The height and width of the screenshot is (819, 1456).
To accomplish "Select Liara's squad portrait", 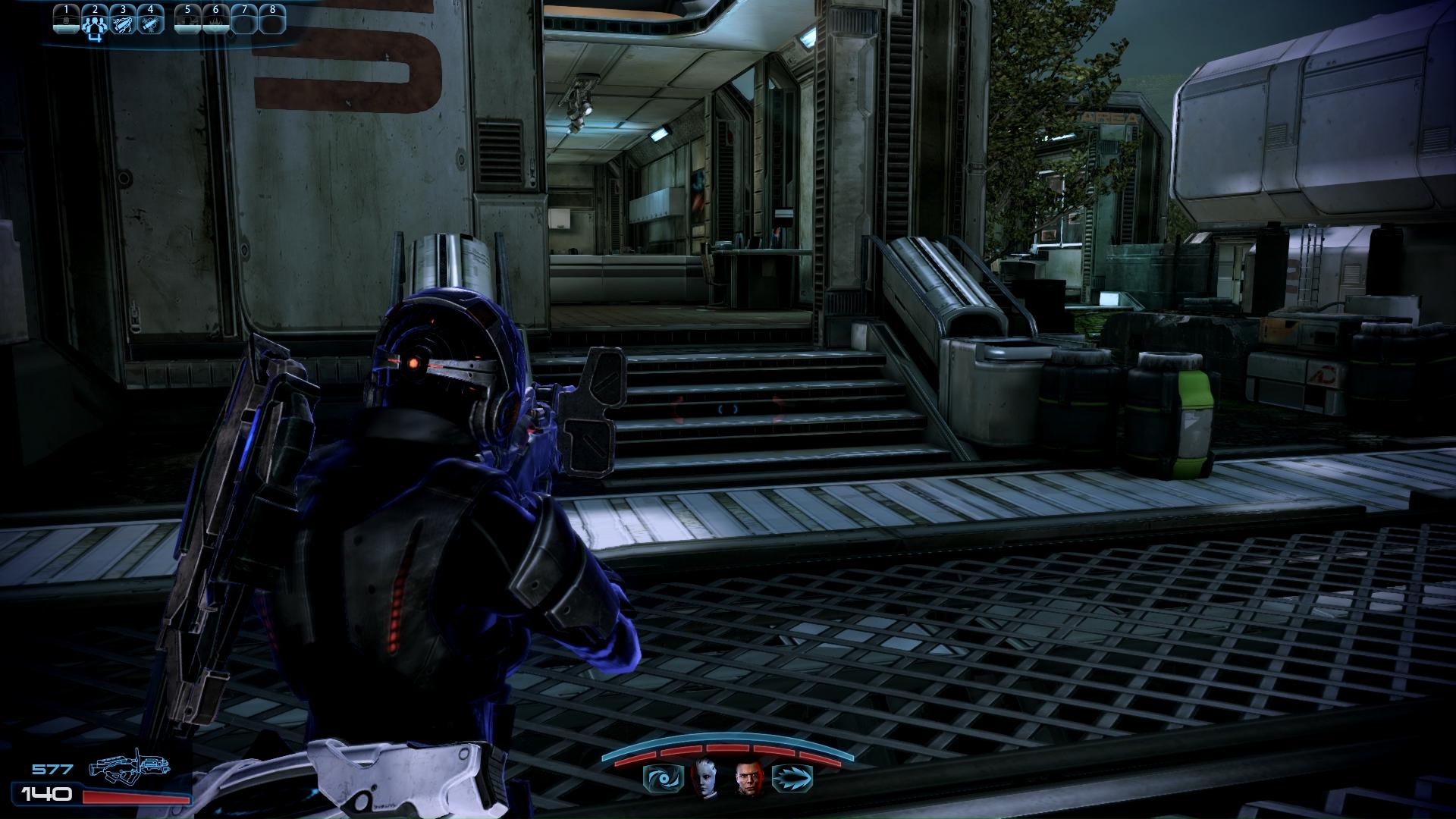I will tap(703, 777).
